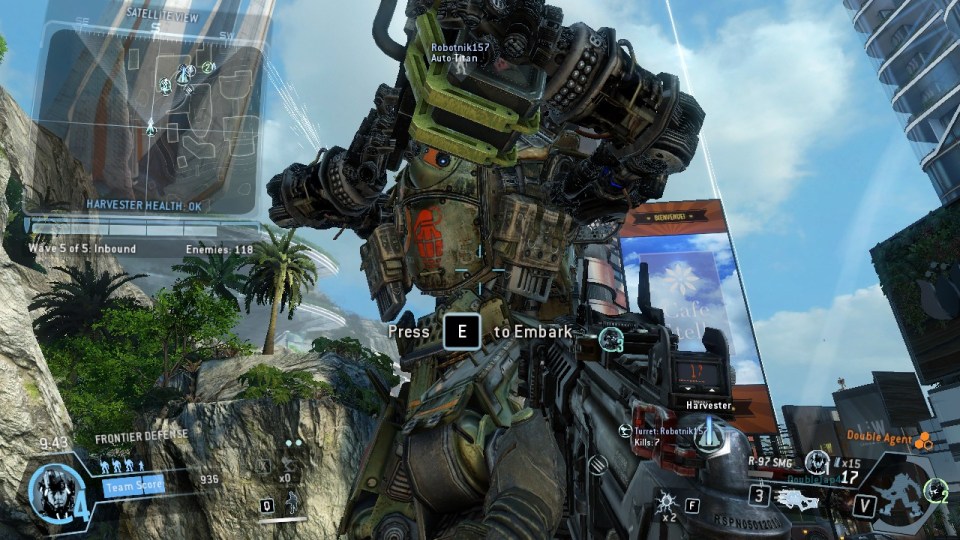960x540 pixels.
Task: Select the Team Score label
Action: coord(132,487)
